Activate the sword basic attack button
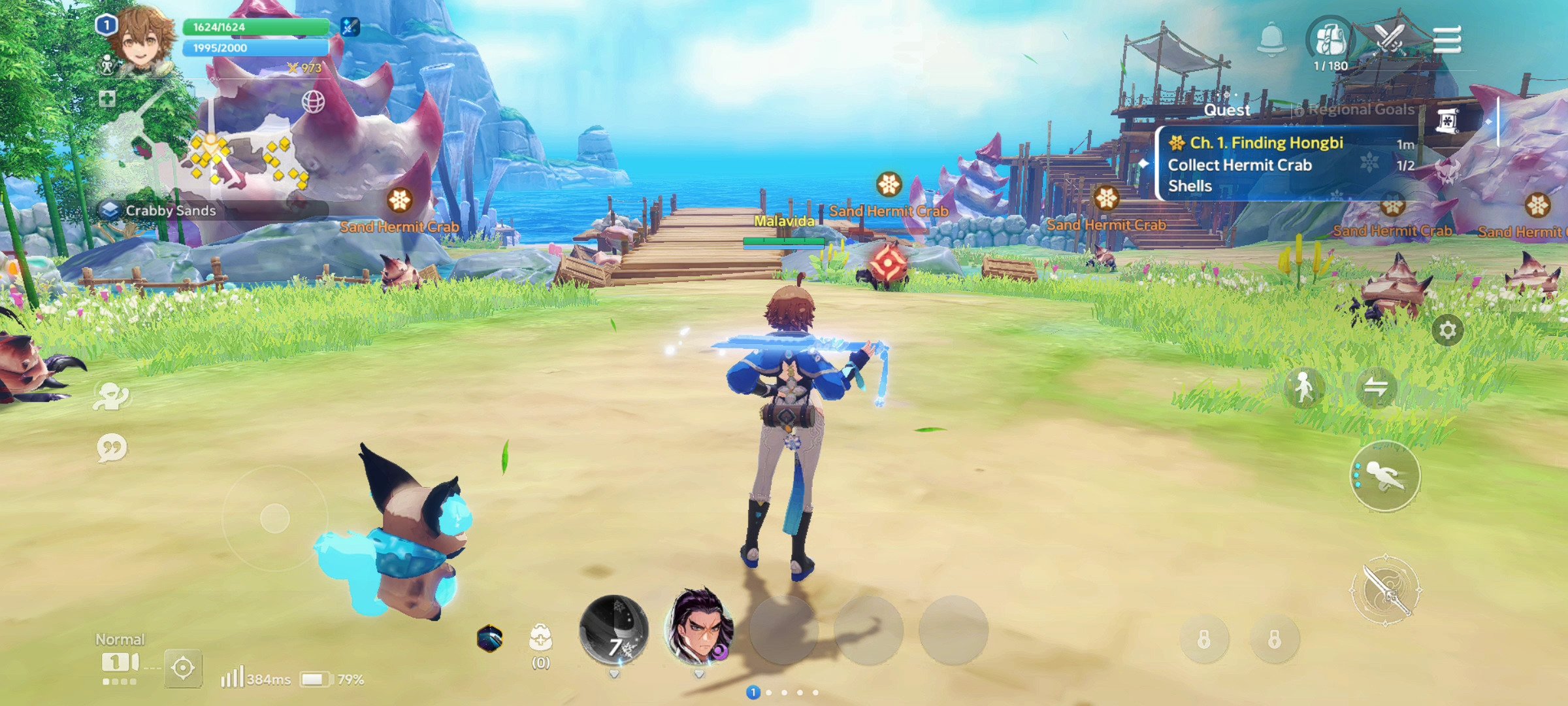Image resolution: width=1568 pixels, height=706 pixels. 1385,590
